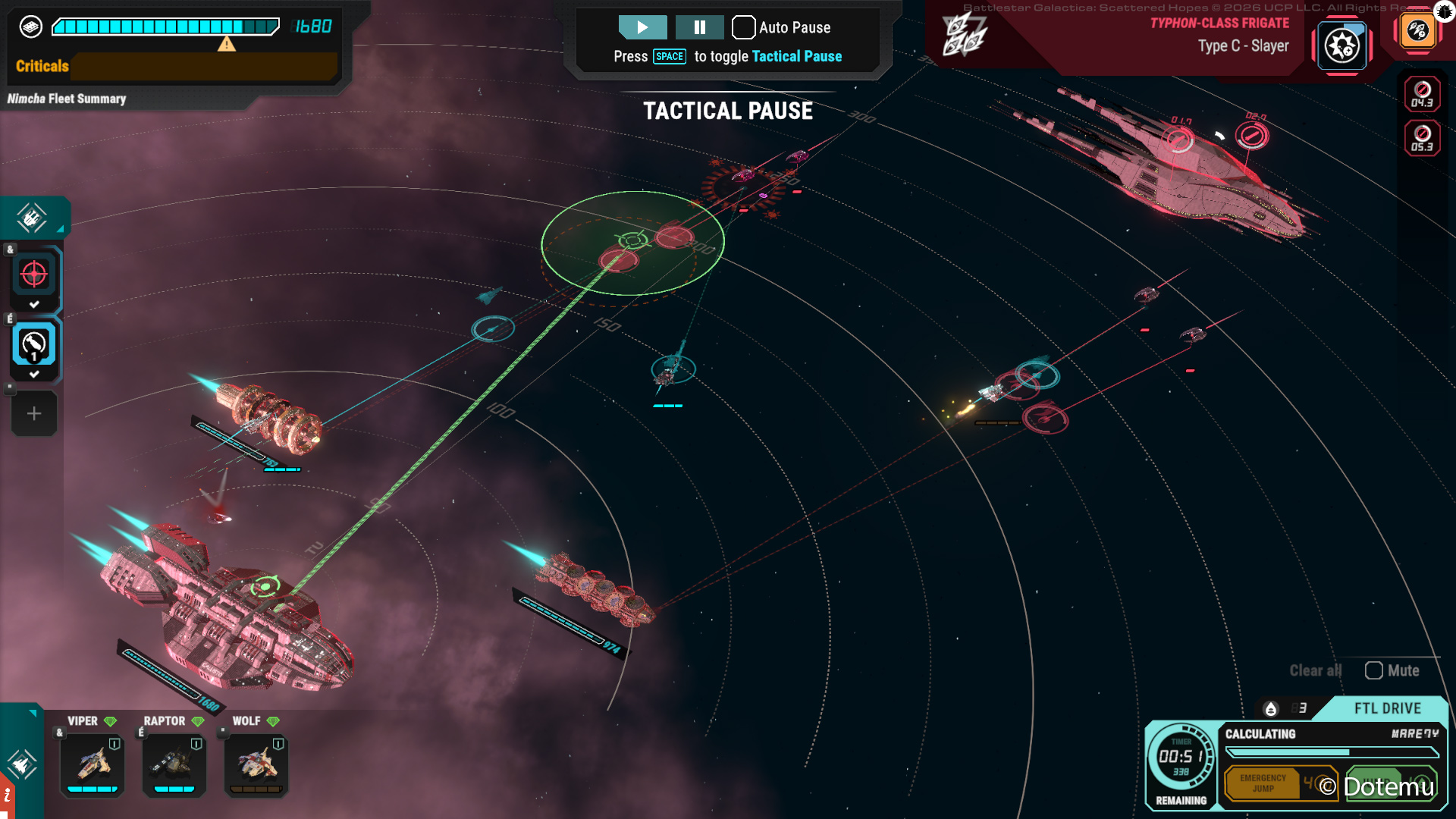1456x819 pixels.
Task: Select the orange enemy missile squadron icon
Action: (x=1417, y=31)
